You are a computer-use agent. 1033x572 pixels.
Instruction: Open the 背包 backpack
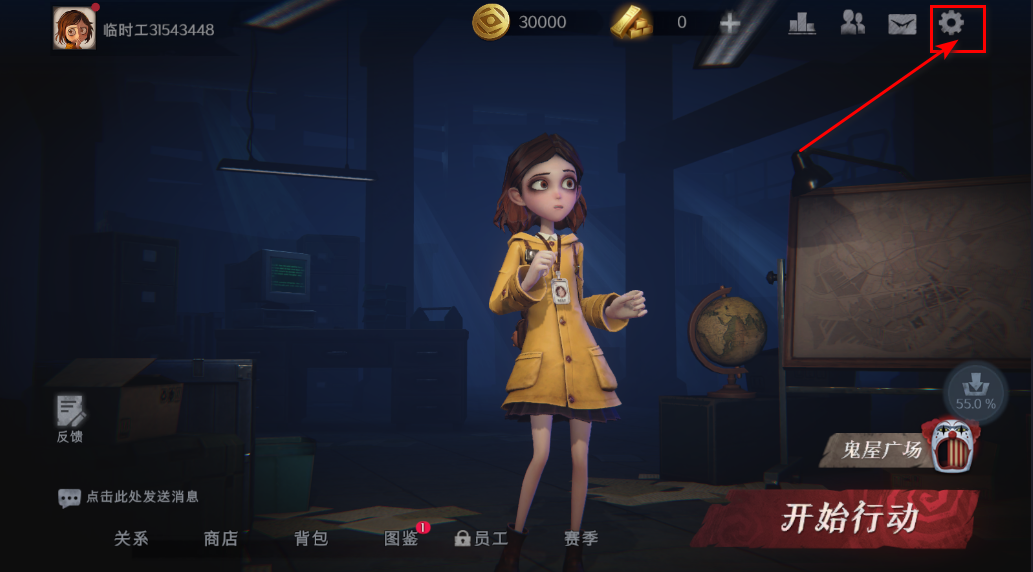[311, 539]
